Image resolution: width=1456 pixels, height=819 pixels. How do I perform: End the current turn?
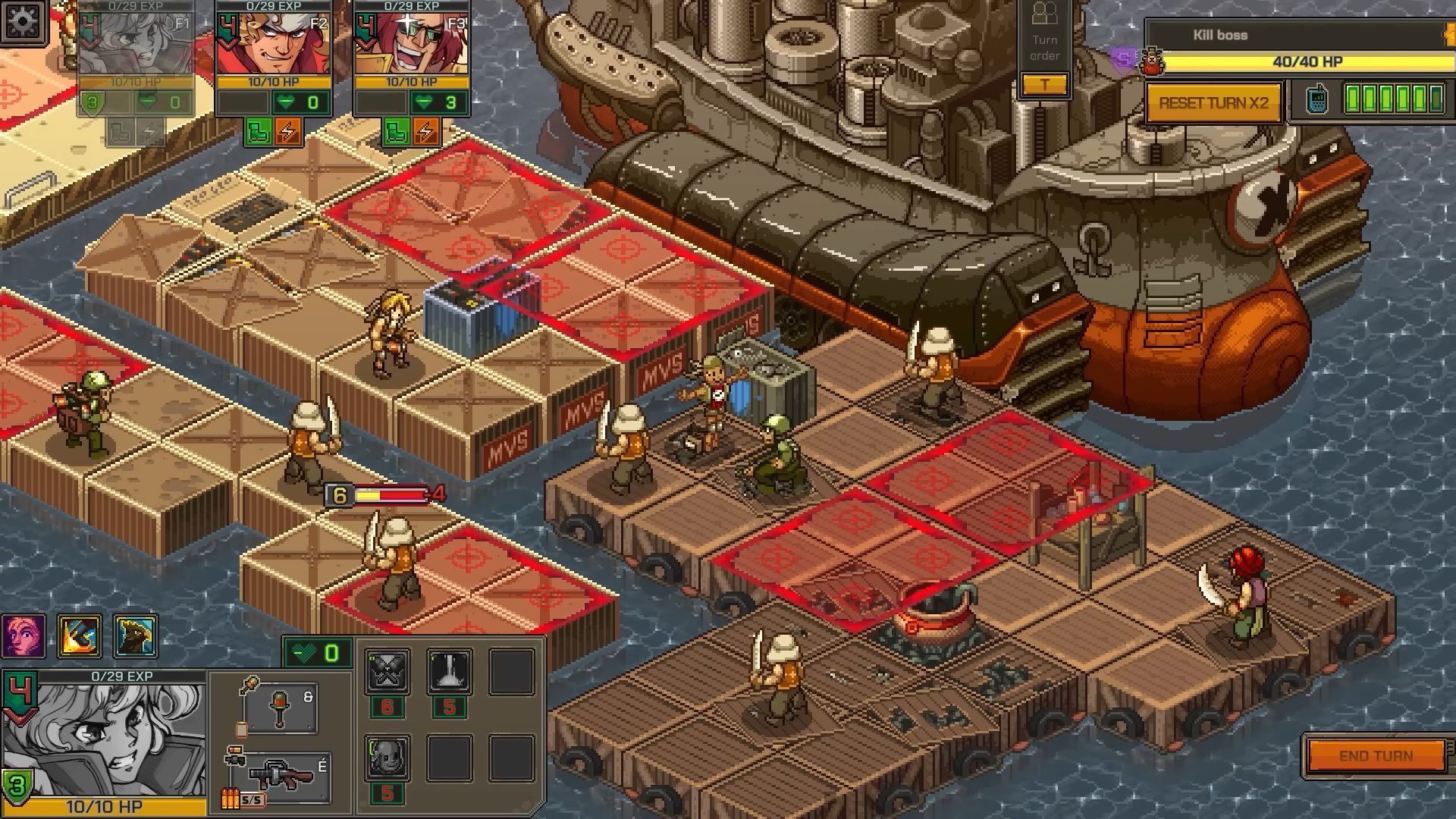(1376, 756)
